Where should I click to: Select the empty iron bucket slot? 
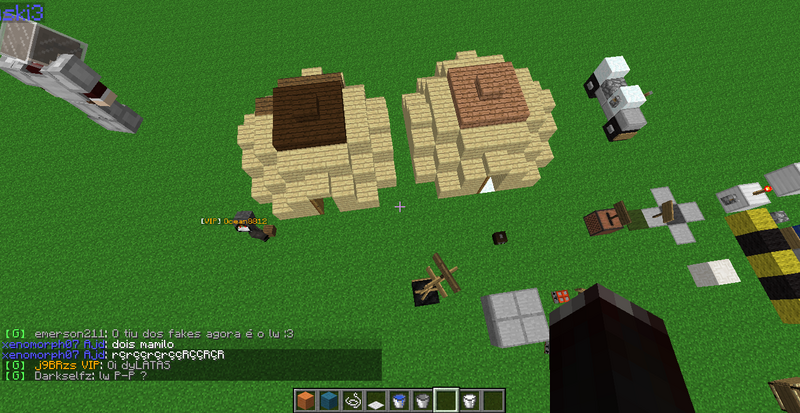[x=422, y=401]
